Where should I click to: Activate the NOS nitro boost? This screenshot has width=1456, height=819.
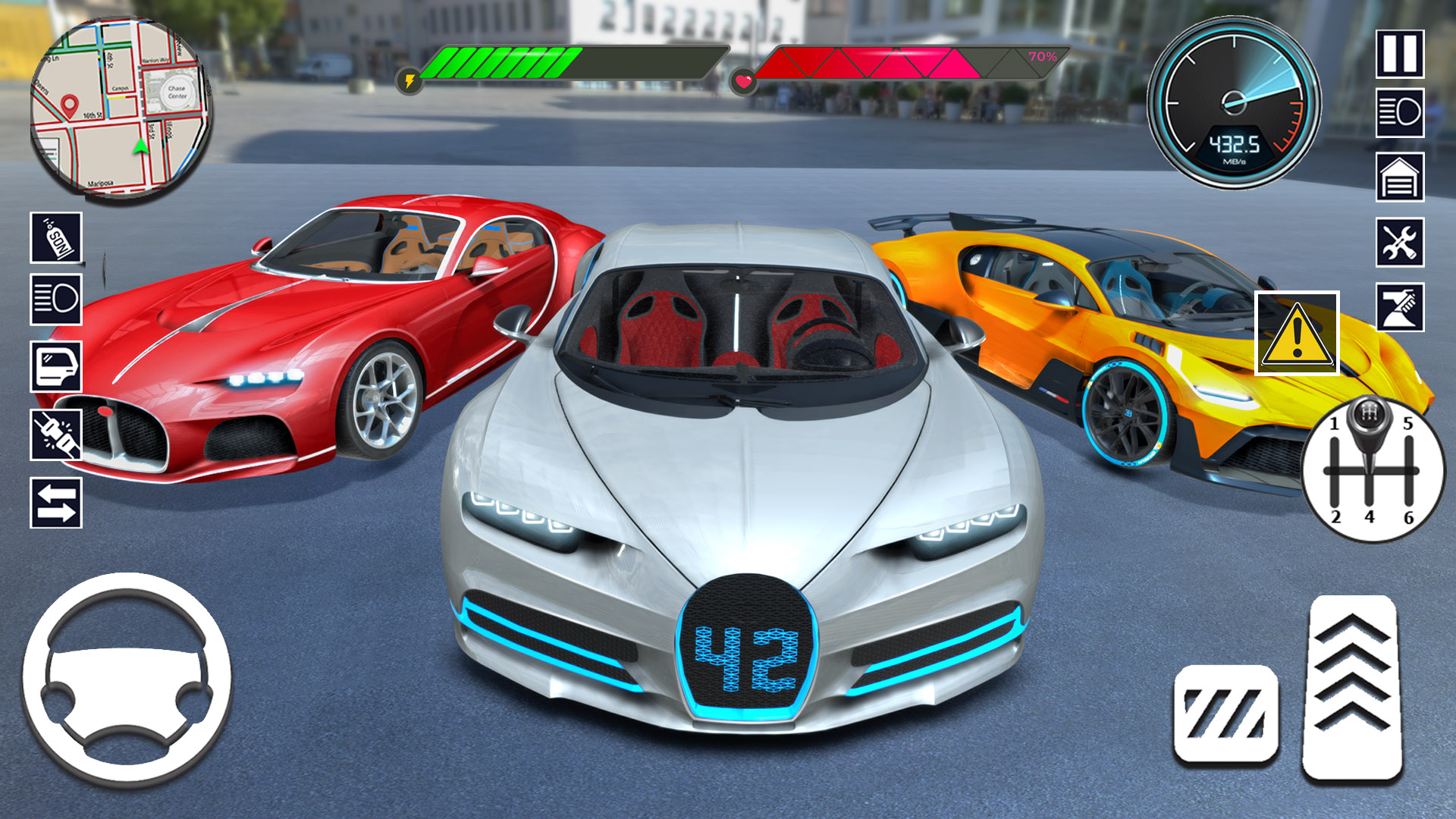[55, 238]
